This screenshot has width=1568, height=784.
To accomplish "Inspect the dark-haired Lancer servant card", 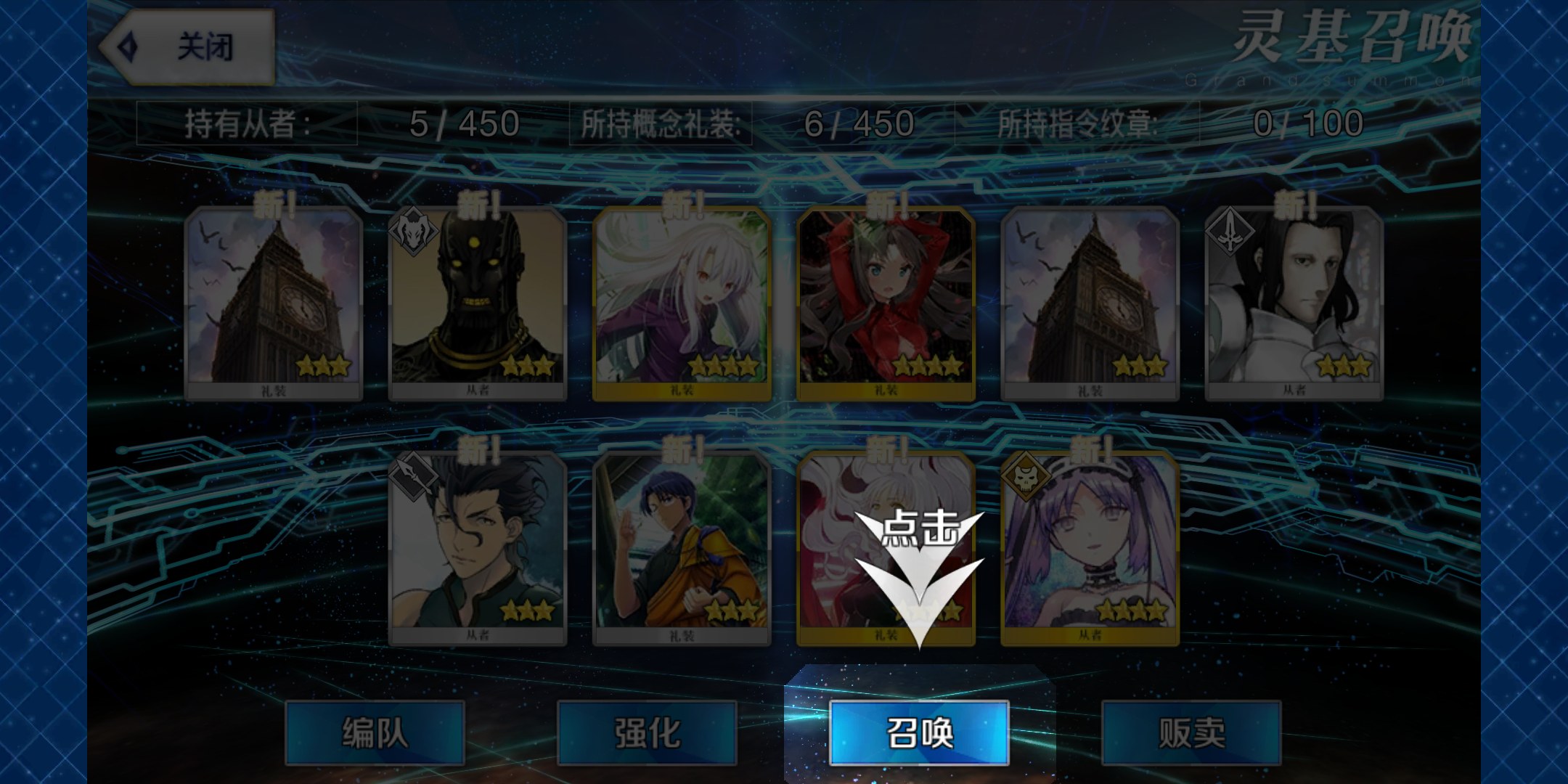I will tap(478, 547).
